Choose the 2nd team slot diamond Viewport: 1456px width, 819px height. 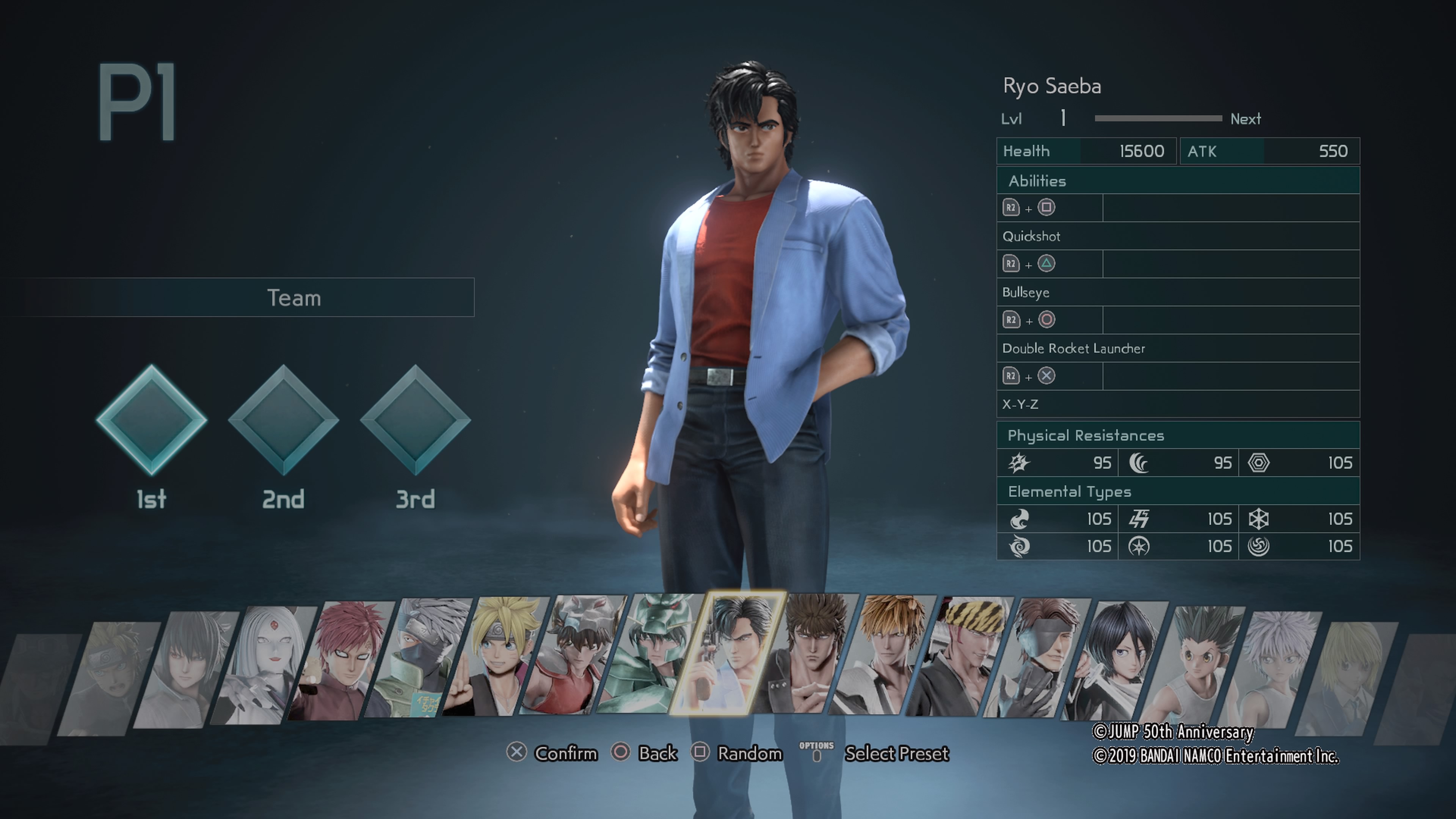[283, 420]
